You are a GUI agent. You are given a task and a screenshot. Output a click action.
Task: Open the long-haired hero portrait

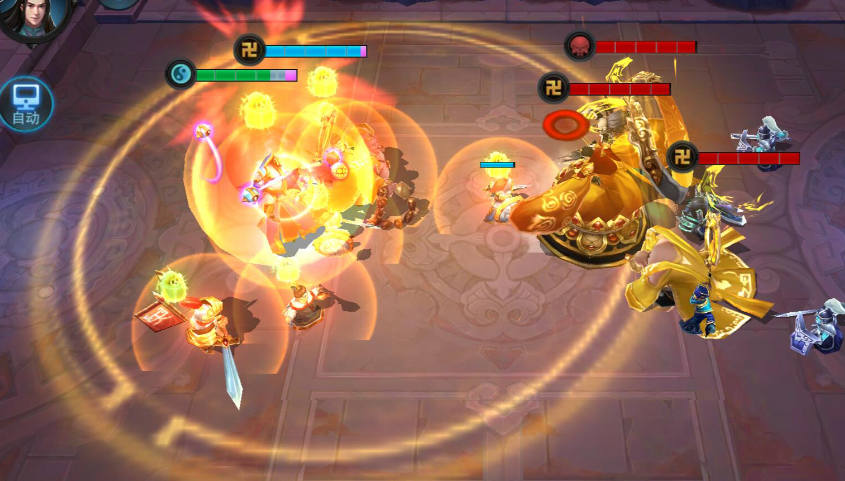(x=33, y=18)
